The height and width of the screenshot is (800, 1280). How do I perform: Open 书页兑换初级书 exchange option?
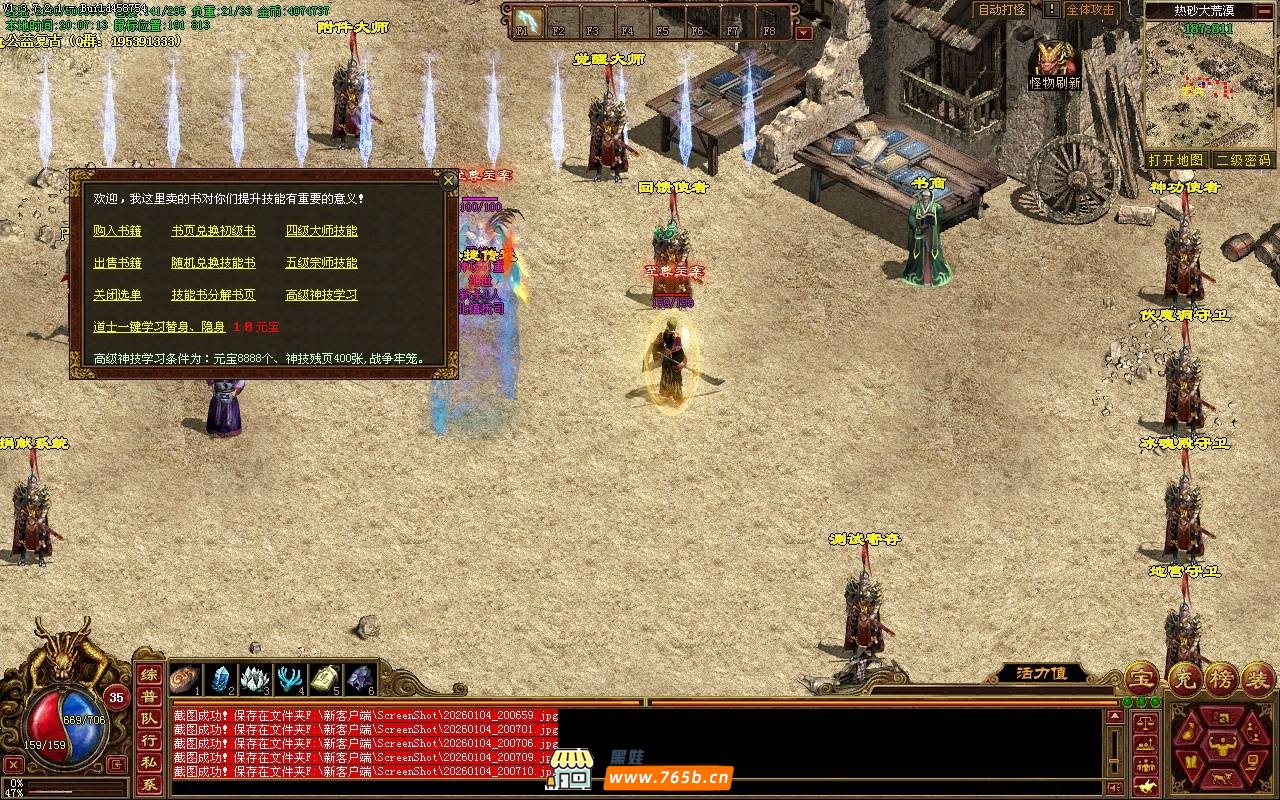pyautogui.click(x=213, y=231)
